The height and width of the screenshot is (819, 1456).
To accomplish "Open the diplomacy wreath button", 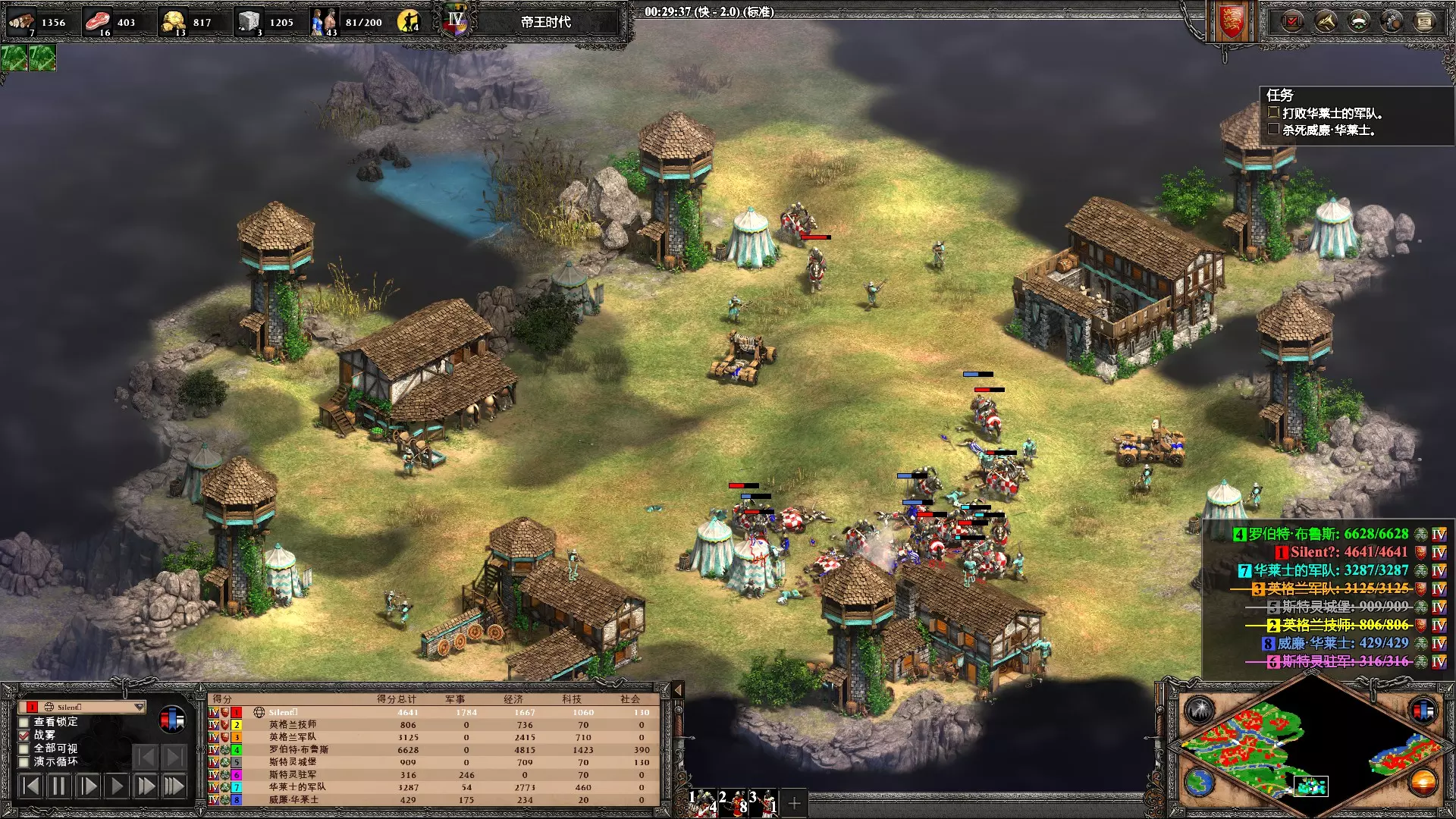I will click(x=1358, y=21).
